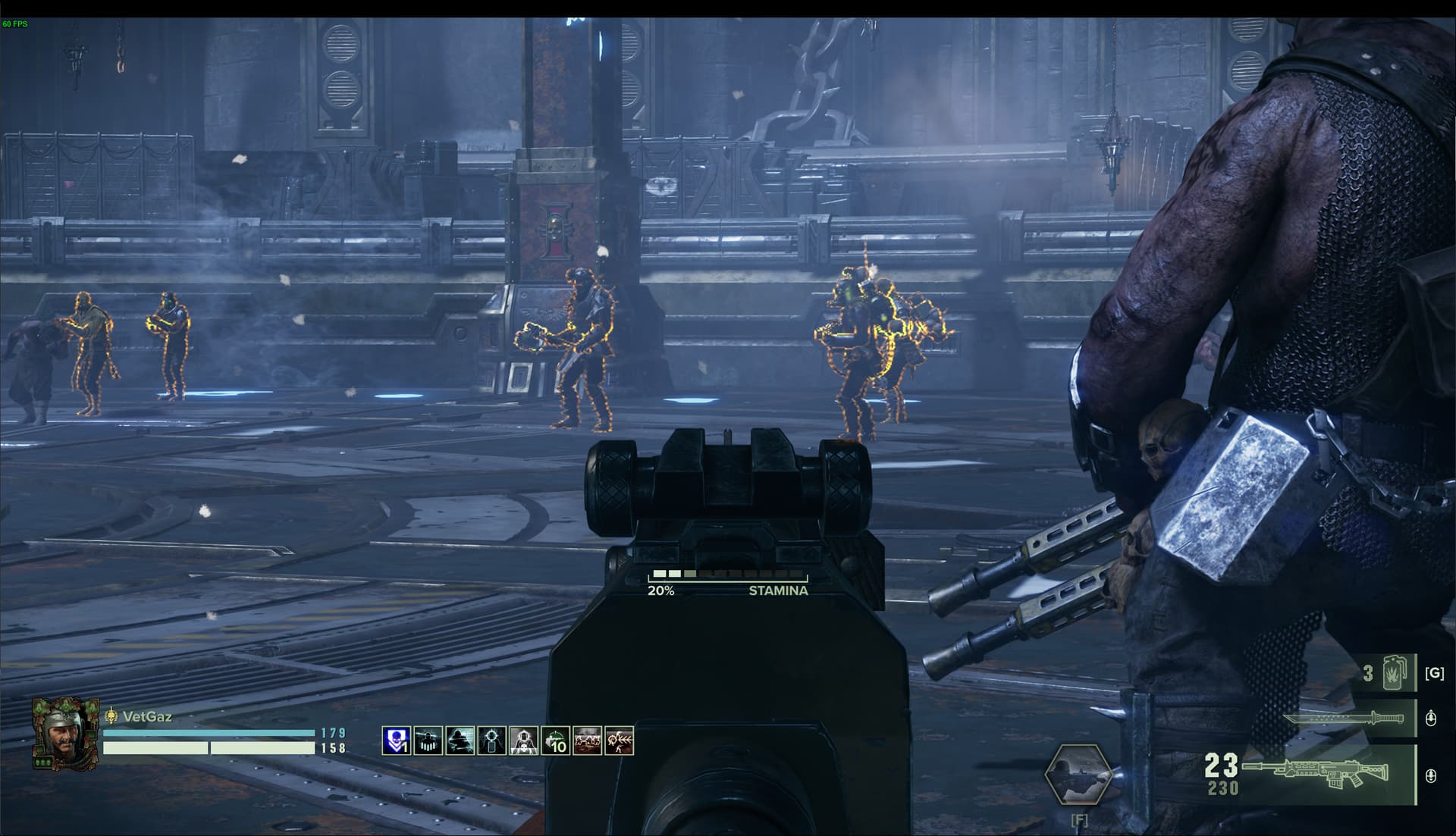Click the blue skull chevron buff icon
The width and height of the screenshot is (1456, 836).
(396, 741)
